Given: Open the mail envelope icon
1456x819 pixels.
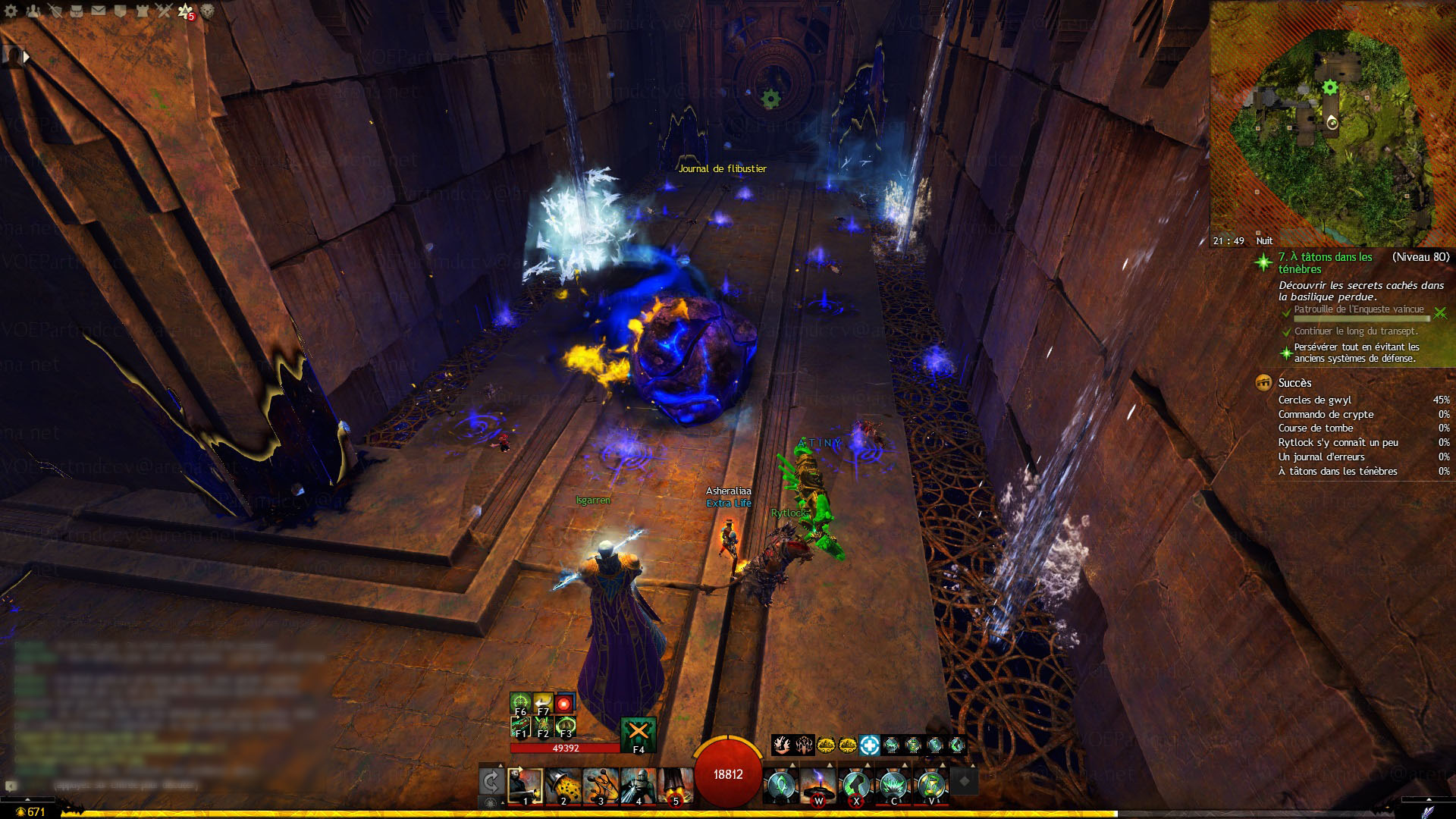Looking at the screenshot, I should click(x=99, y=11).
